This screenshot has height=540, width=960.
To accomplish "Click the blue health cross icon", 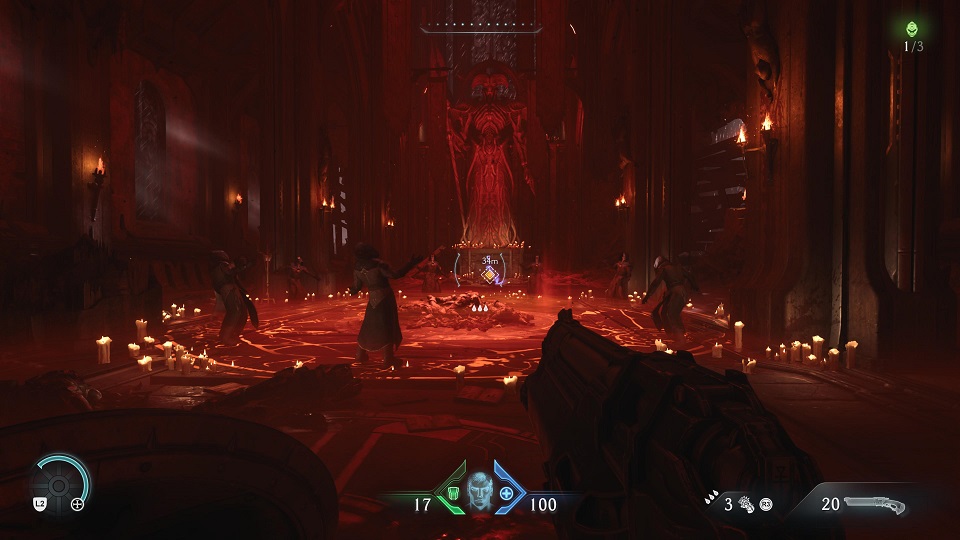I will click(x=507, y=495).
